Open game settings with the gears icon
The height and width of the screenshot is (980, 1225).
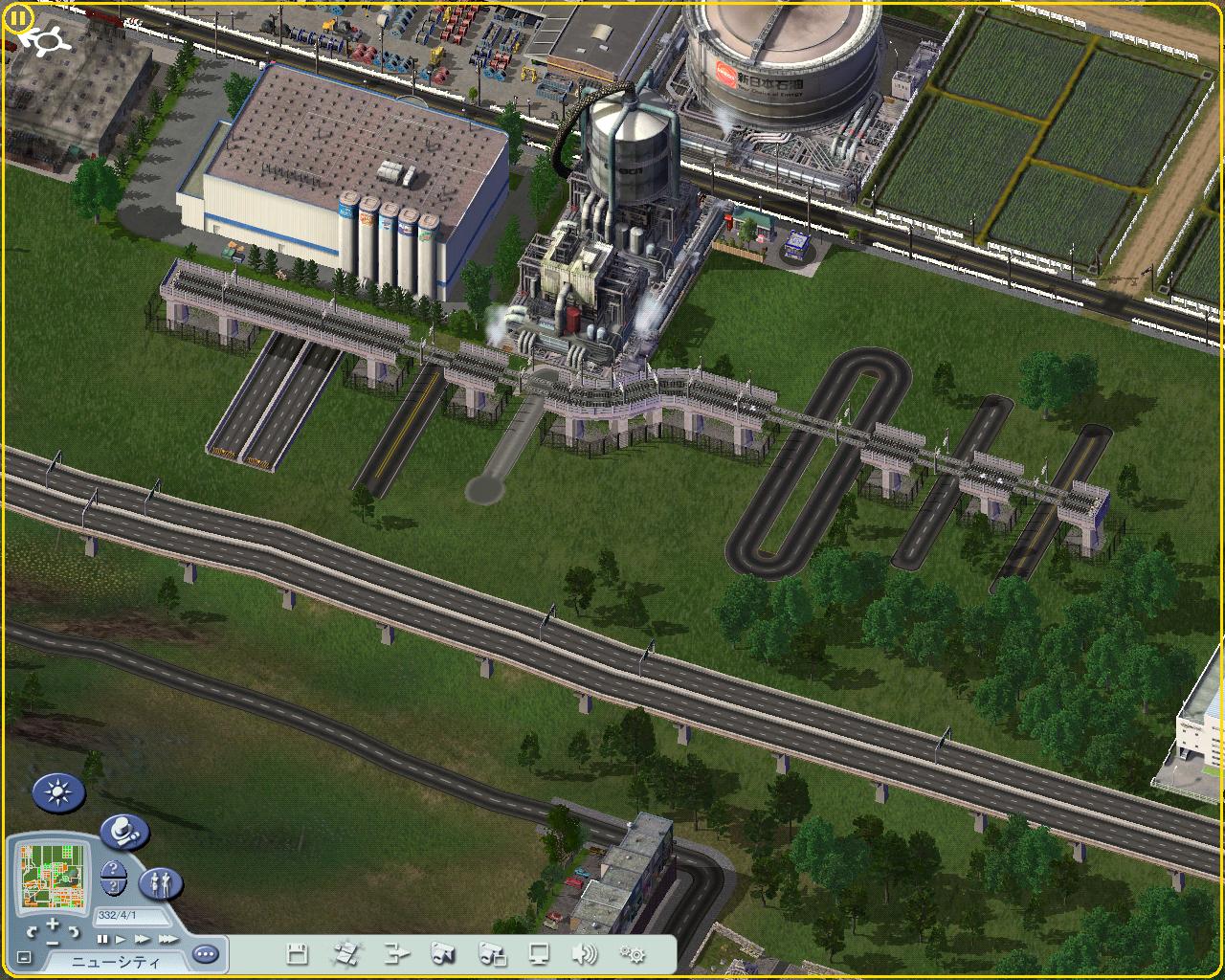pos(632,953)
